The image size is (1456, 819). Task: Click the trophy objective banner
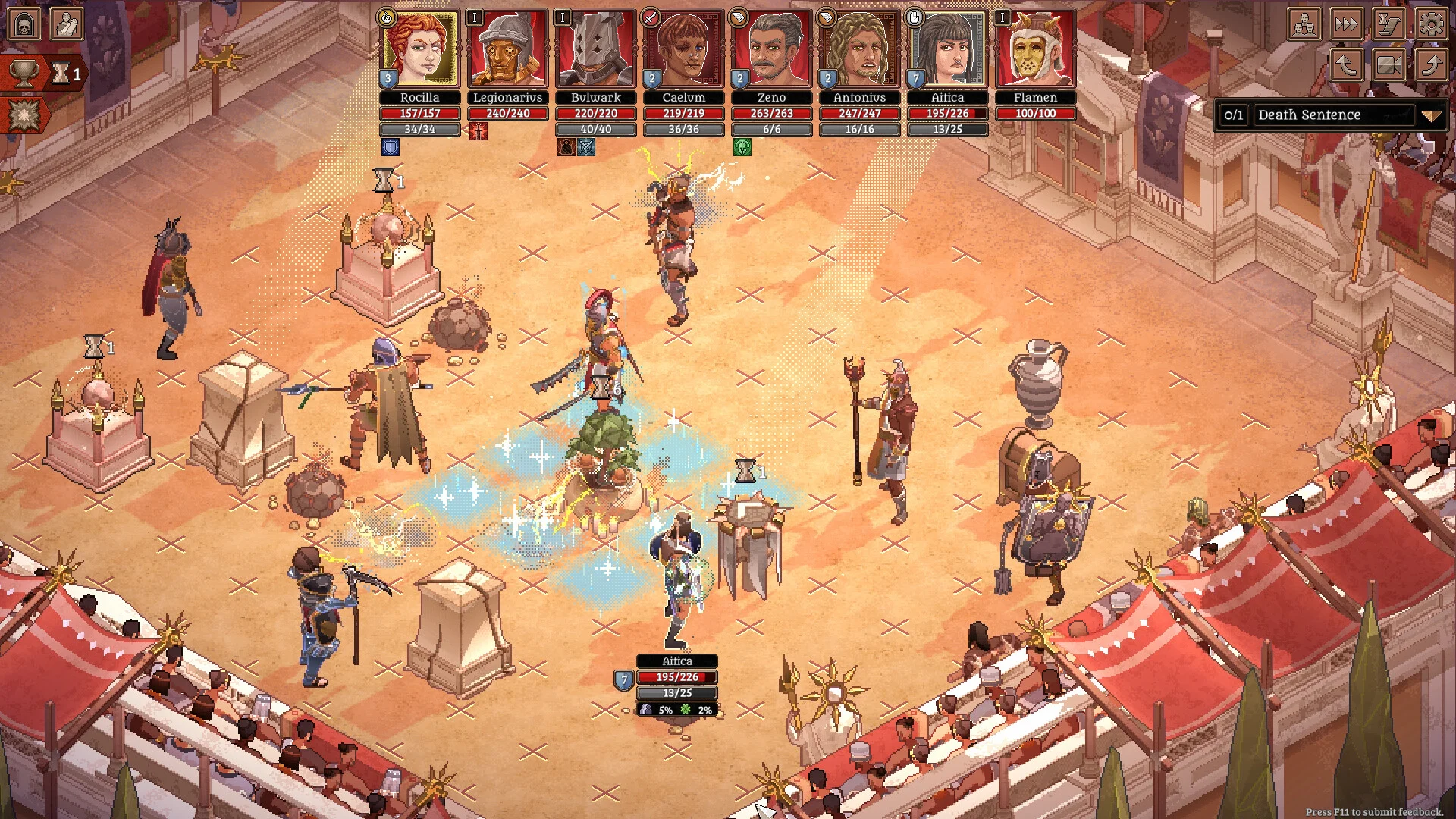pyautogui.click(x=24, y=74)
